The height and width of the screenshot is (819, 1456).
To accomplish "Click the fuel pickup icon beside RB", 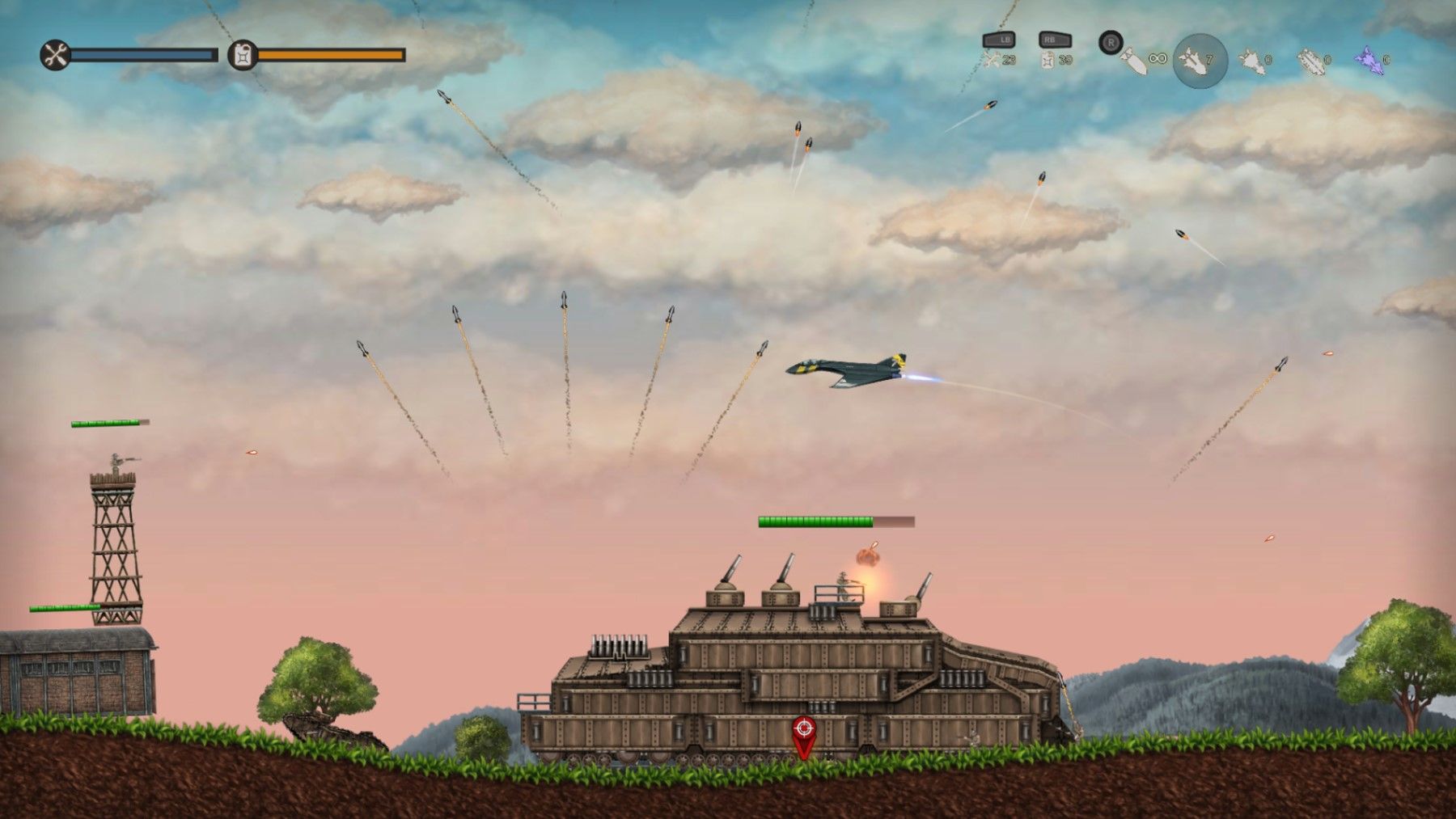I will coord(1048,61).
